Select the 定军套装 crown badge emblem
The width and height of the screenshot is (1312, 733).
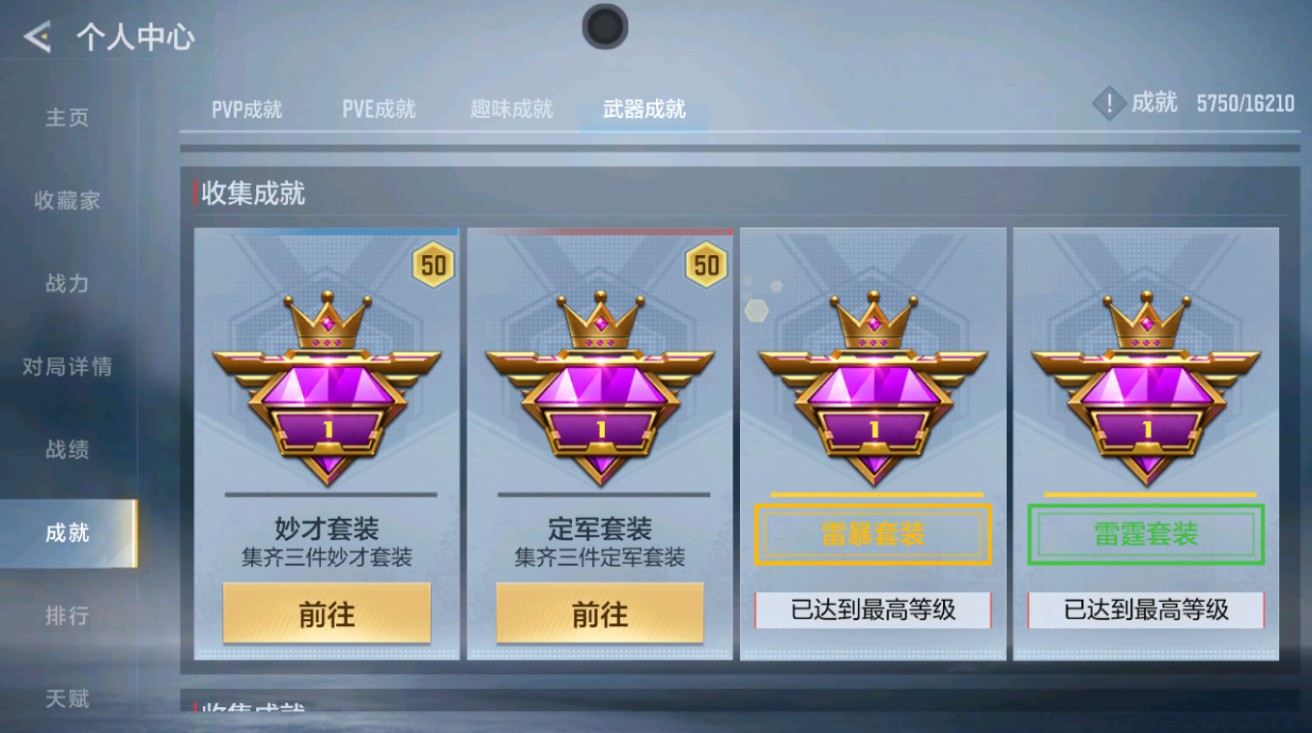[598, 390]
